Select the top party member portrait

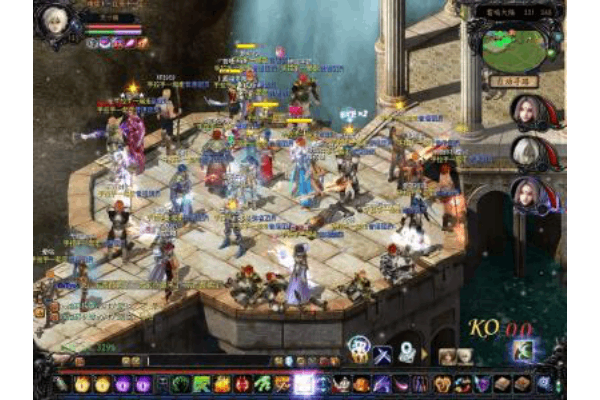coord(525,111)
